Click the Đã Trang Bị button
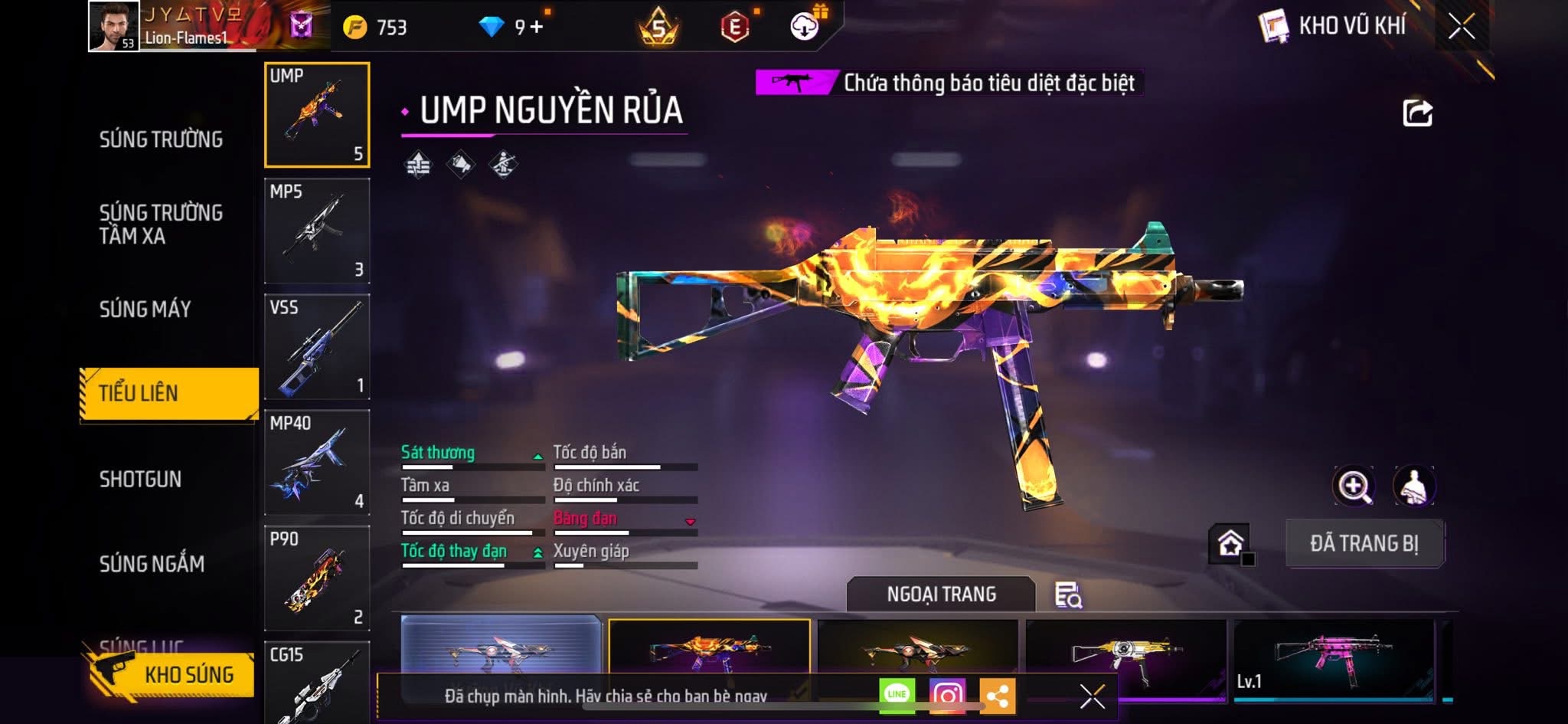 (x=1364, y=543)
